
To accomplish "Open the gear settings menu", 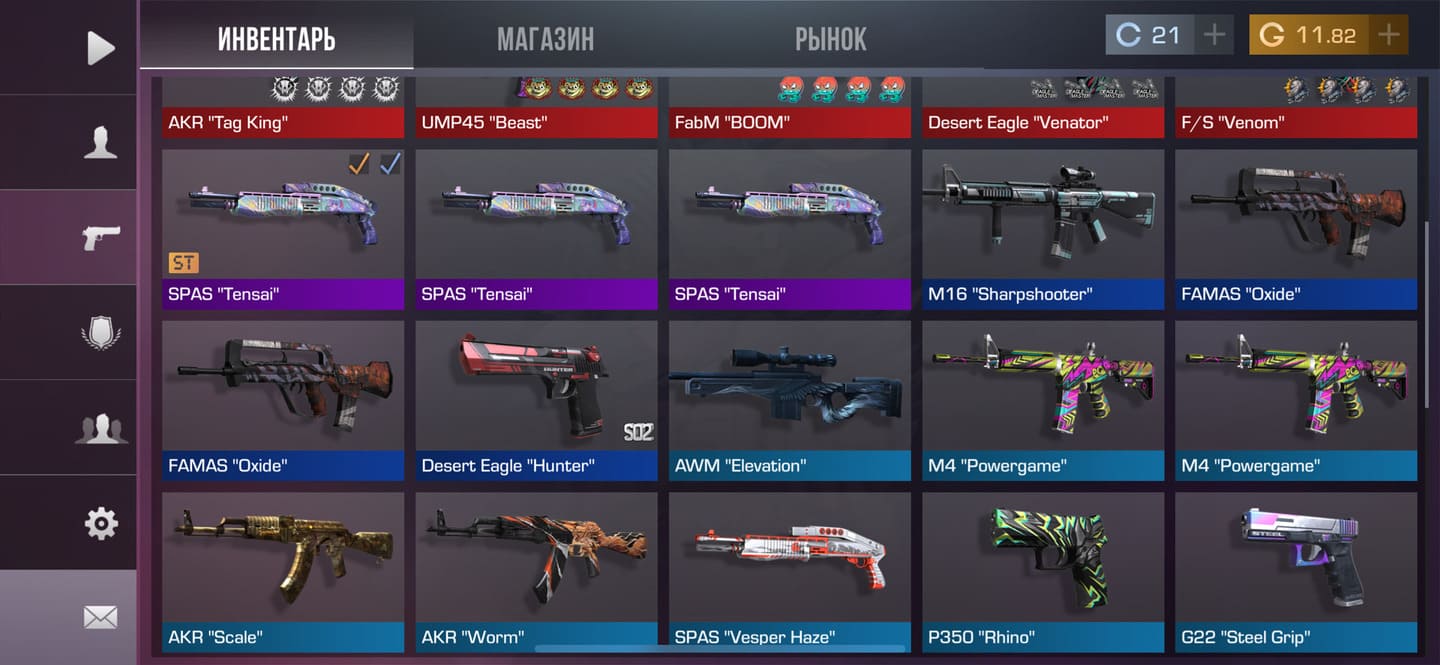I will (x=100, y=523).
